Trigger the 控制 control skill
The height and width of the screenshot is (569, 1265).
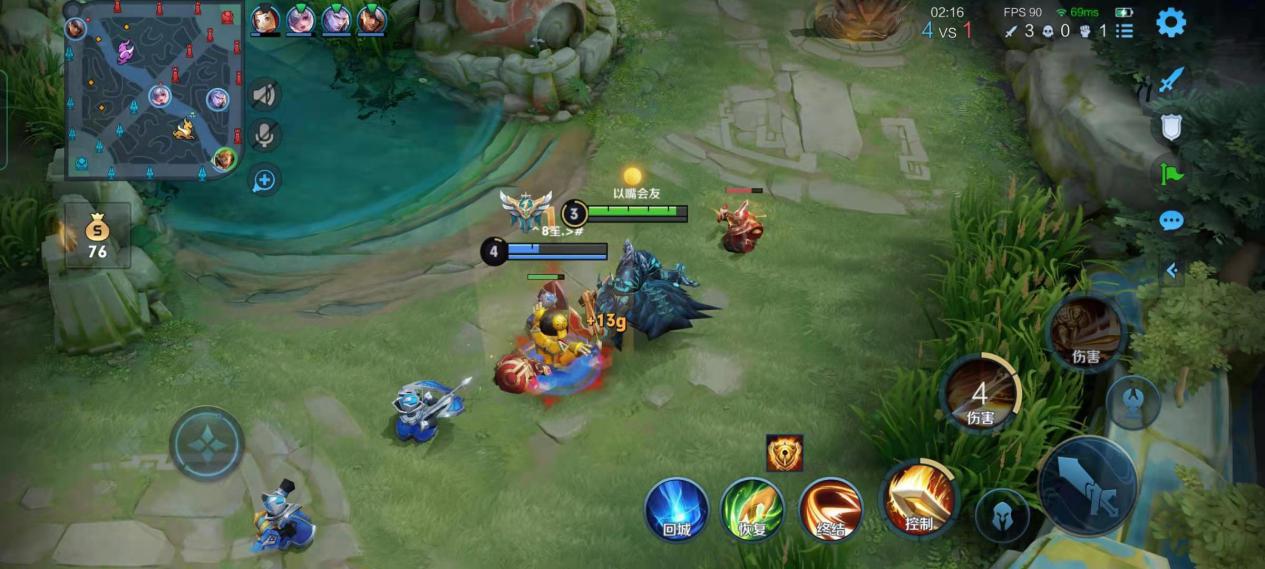(x=918, y=498)
